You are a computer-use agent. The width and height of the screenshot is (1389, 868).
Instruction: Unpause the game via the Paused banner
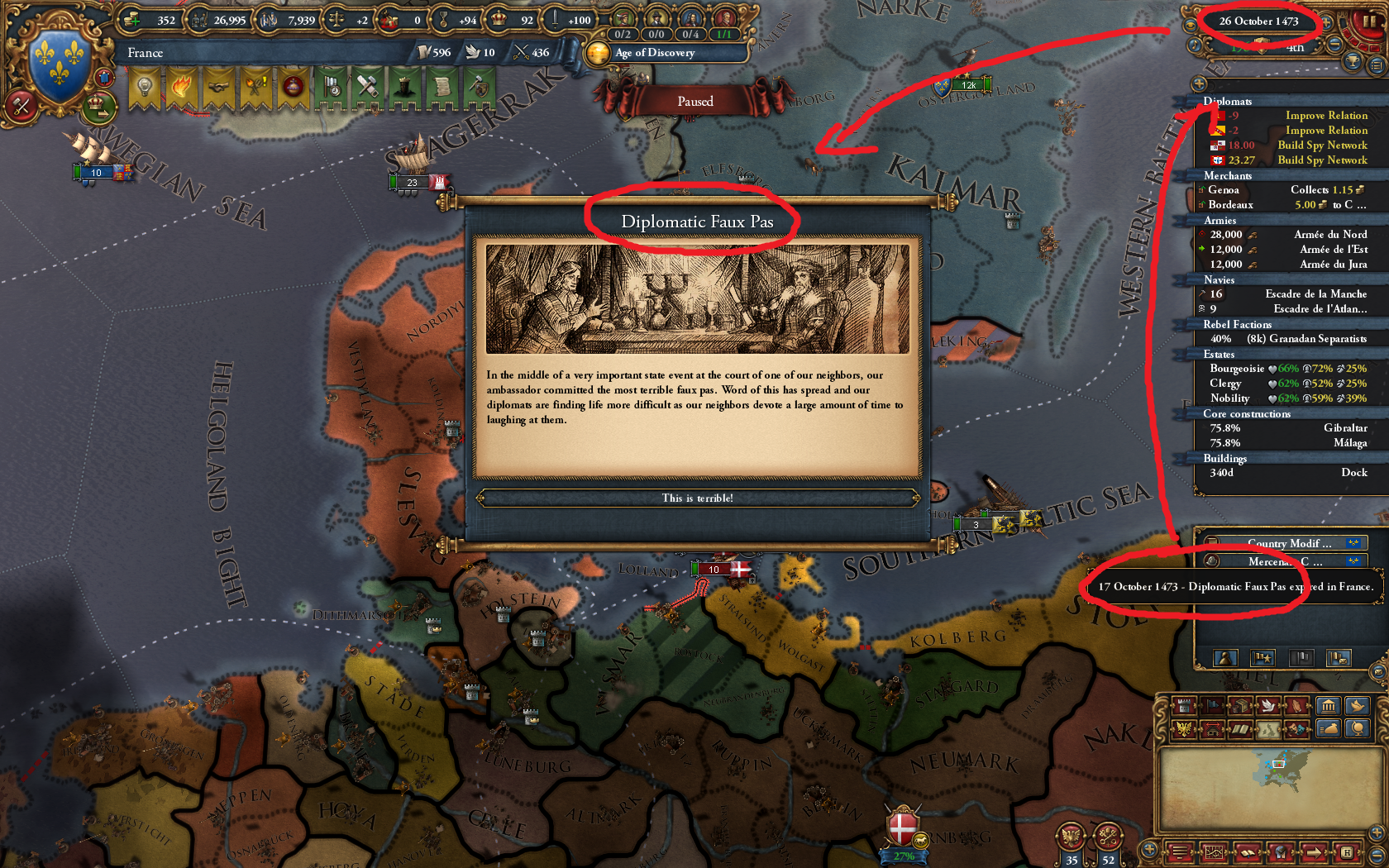(697, 101)
